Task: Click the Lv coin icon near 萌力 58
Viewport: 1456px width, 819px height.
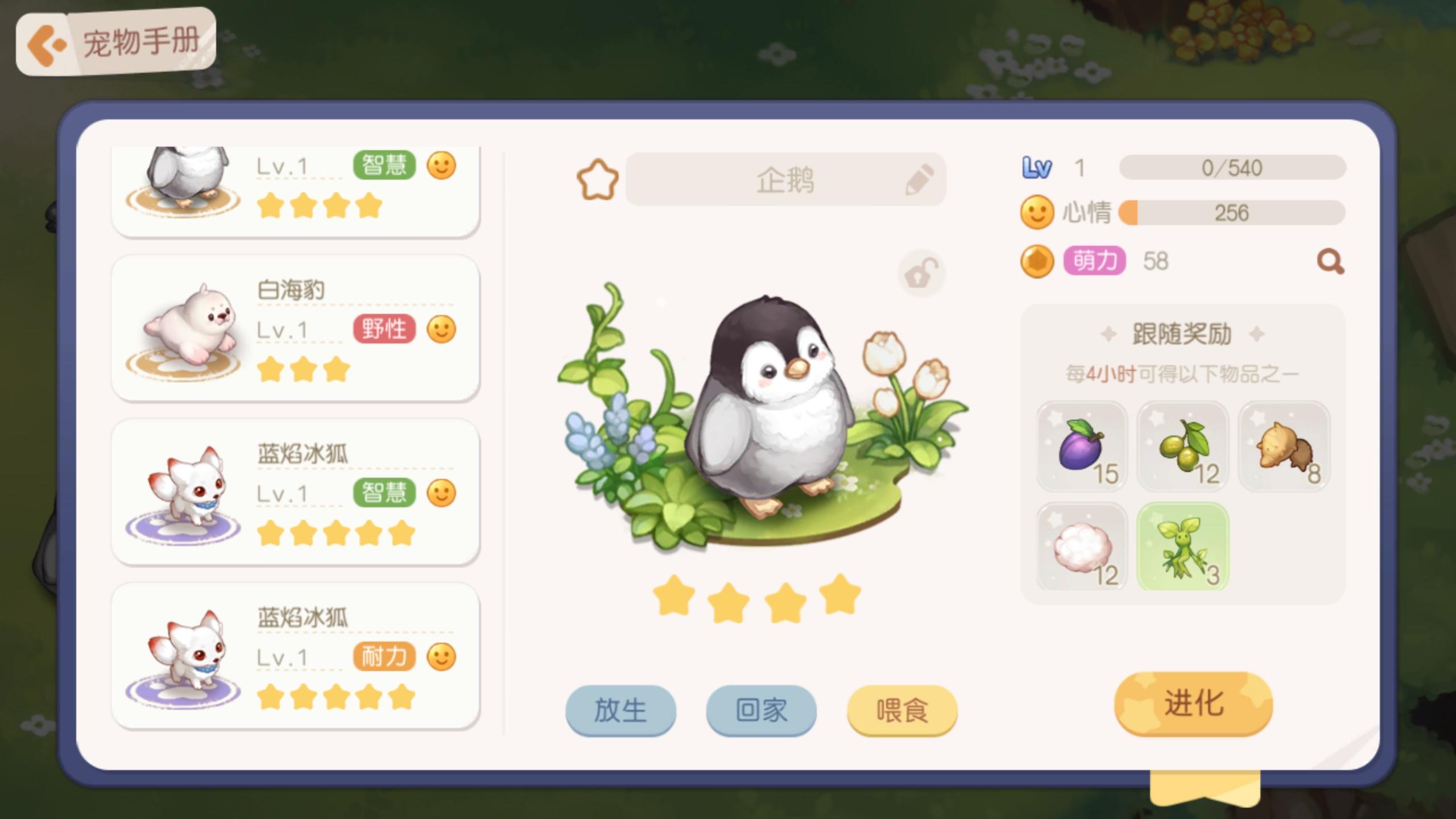Action: [x=1036, y=262]
